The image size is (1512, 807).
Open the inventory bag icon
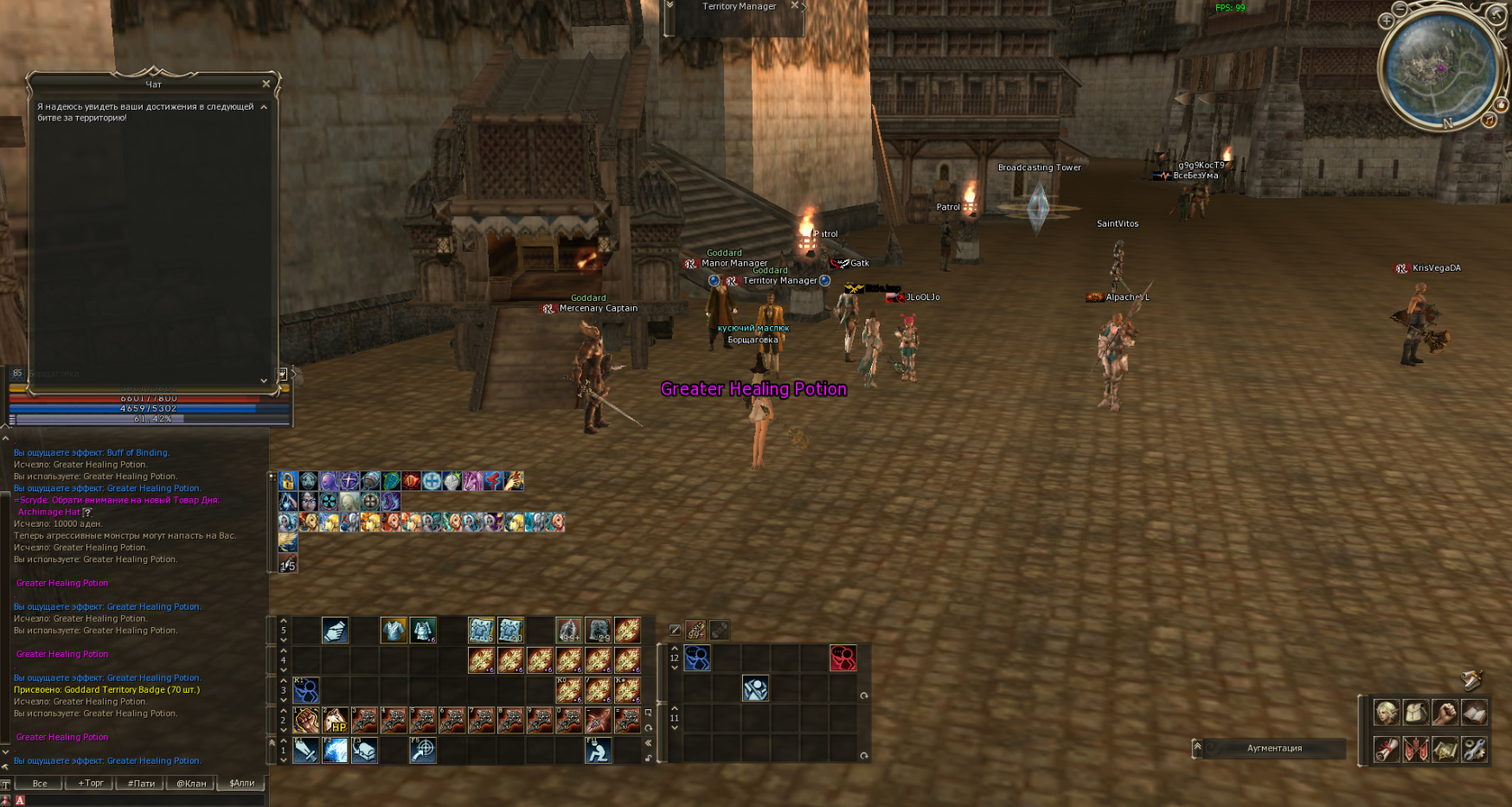1416,713
